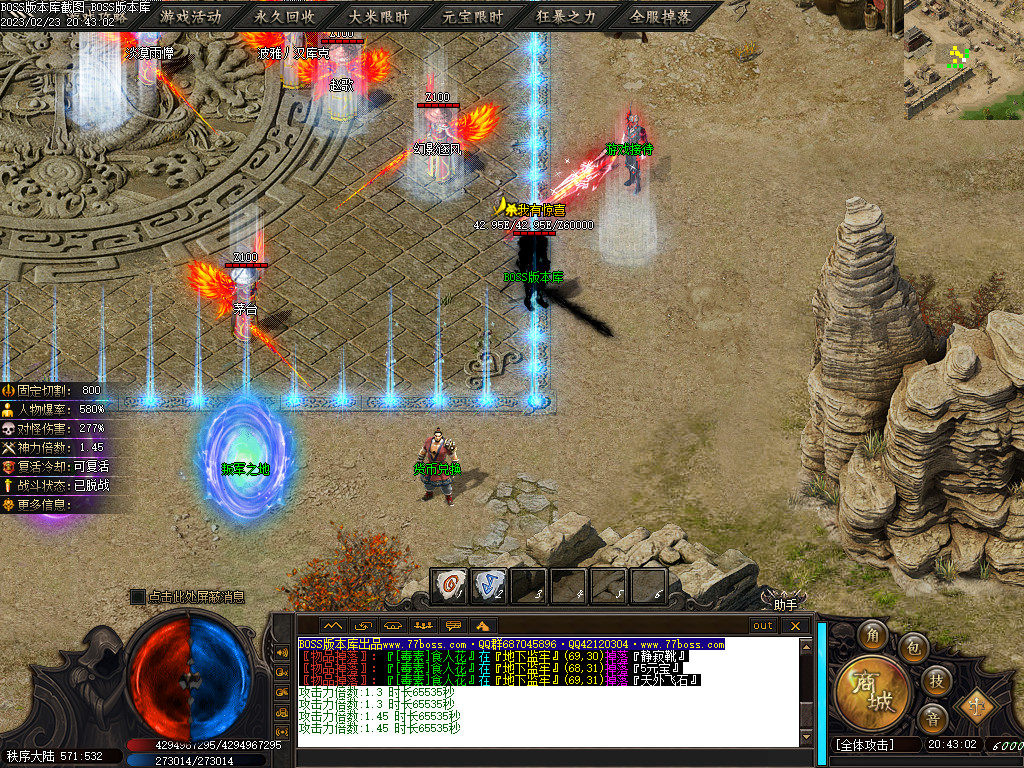This screenshot has height=768, width=1024.
Task: Tick the 点击此处屏蔽消息 checkbox
Action: tap(138, 597)
